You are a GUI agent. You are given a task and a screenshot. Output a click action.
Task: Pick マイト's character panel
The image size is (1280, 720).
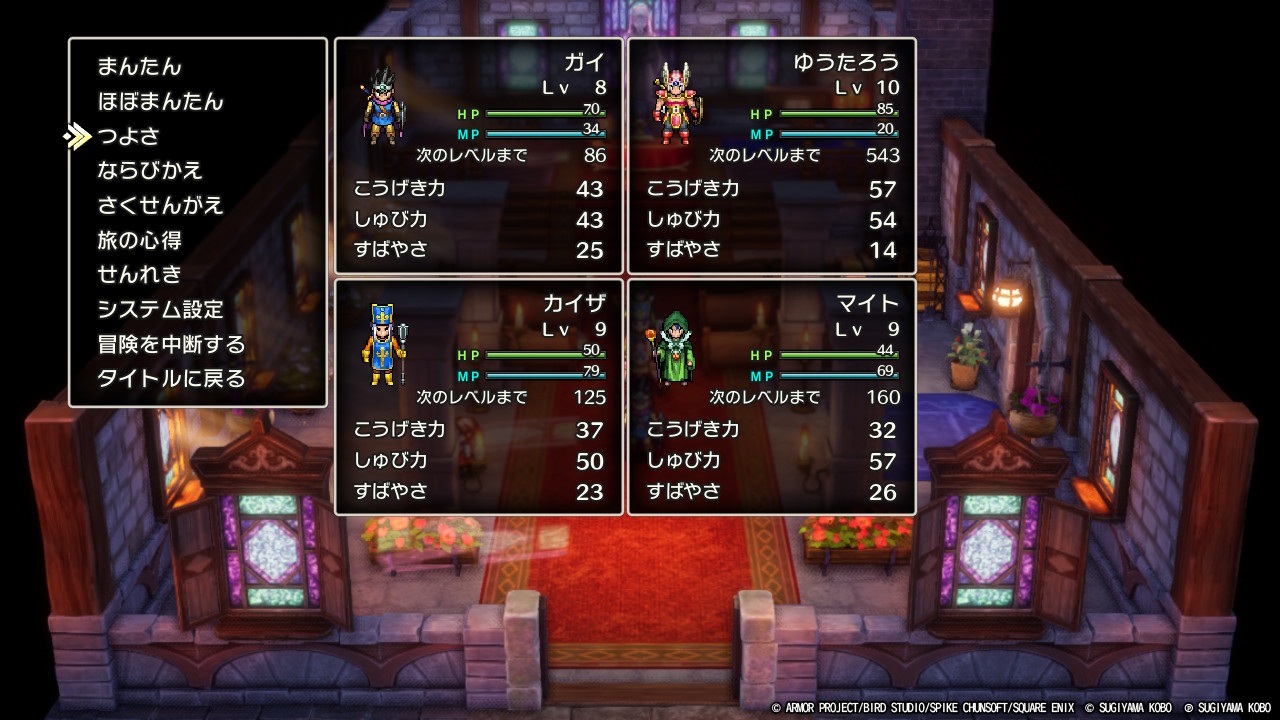(771, 397)
